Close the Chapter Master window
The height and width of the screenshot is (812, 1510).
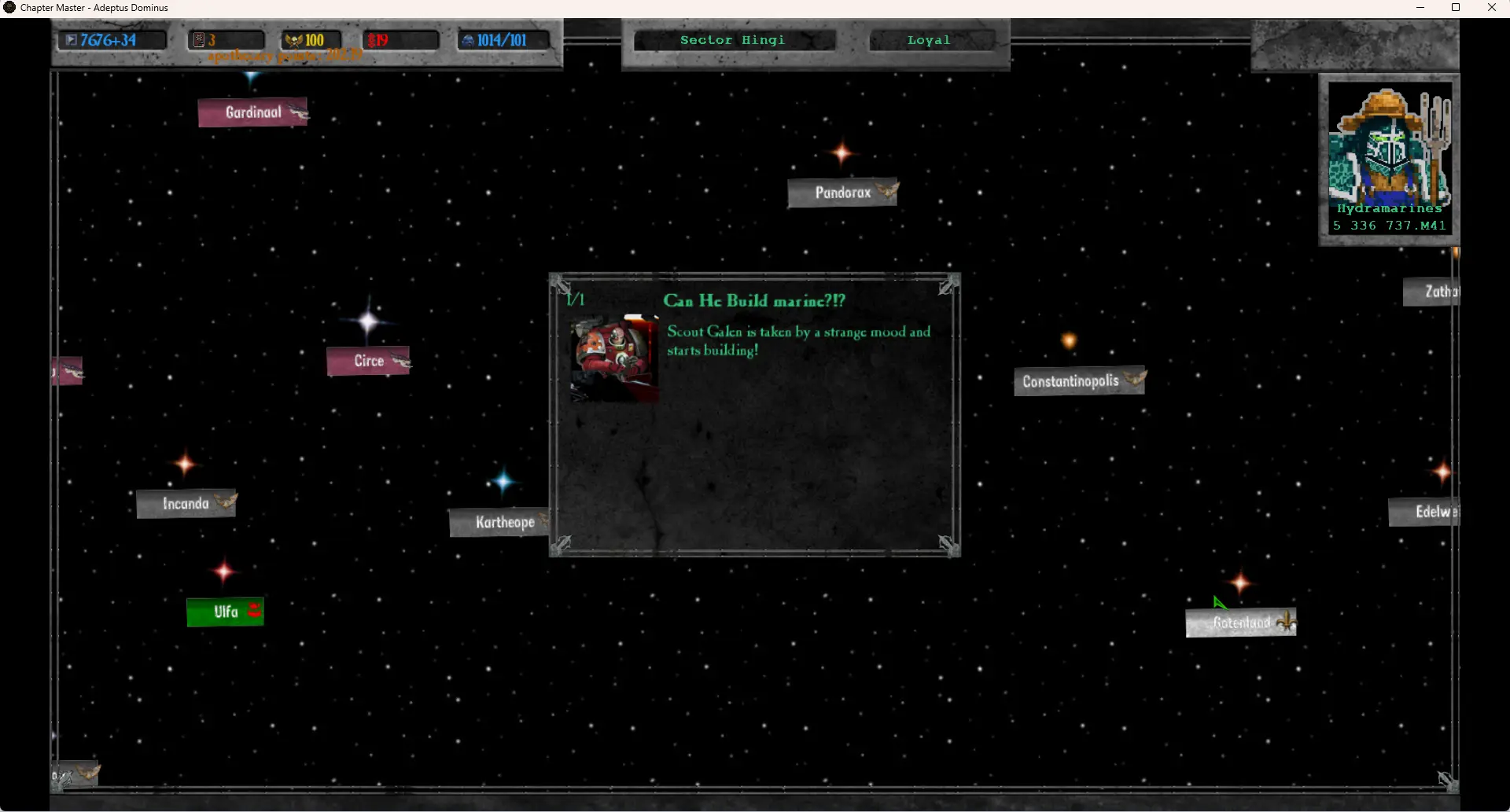[x=1491, y=8]
